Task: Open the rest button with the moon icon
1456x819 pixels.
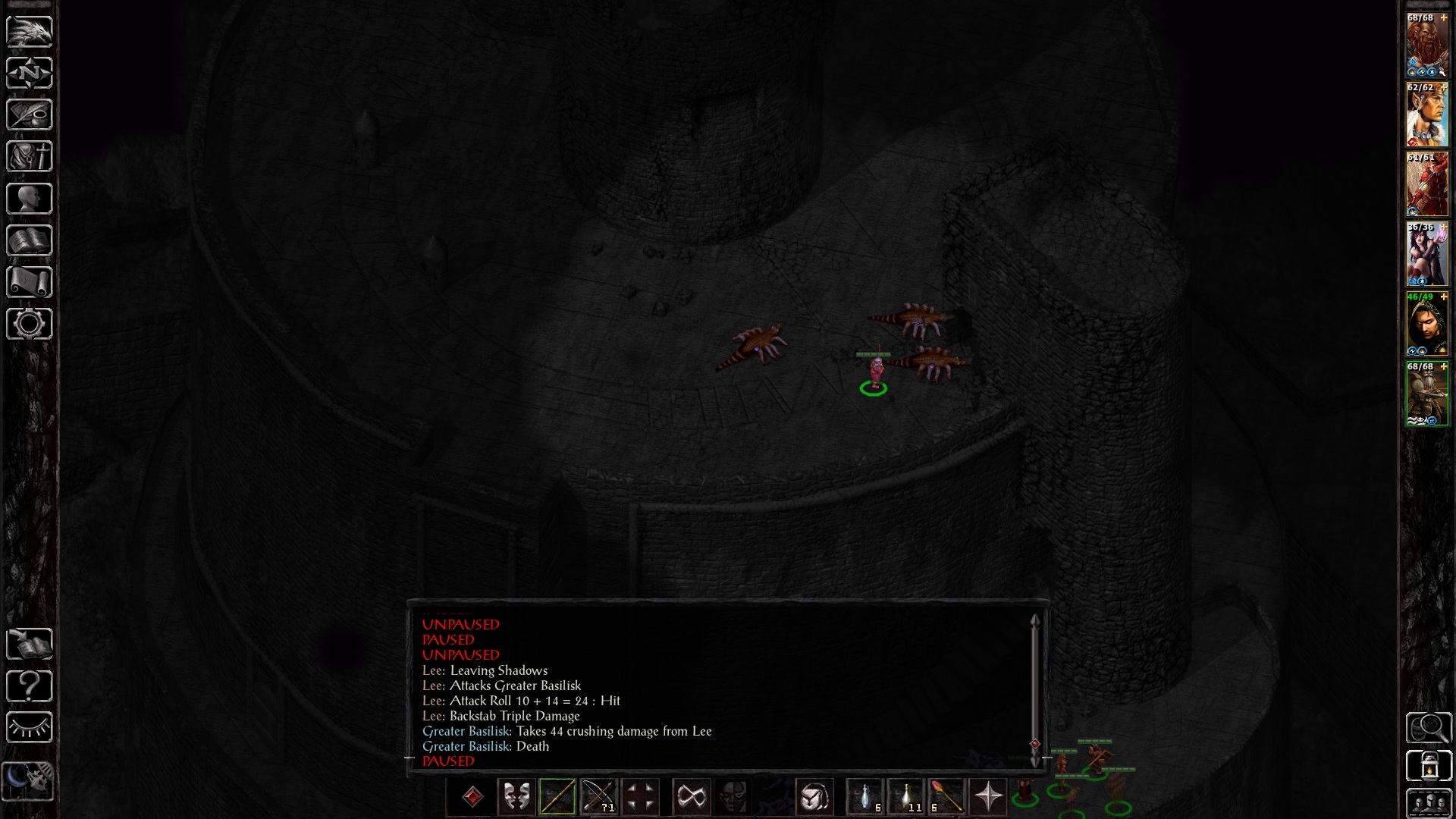Action: click(x=30, y=780)
